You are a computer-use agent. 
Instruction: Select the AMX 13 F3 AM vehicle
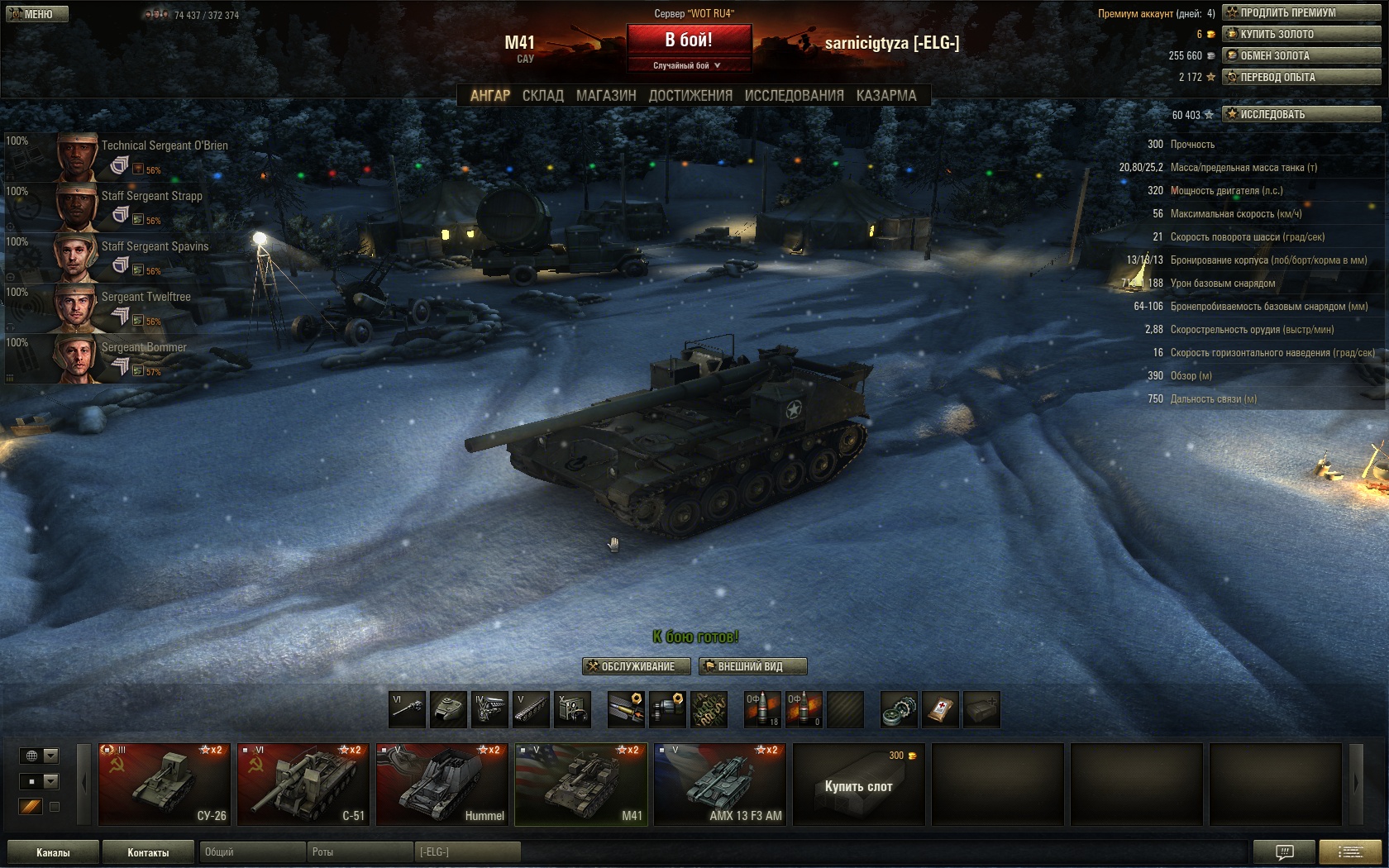click(x=720, y=784)
